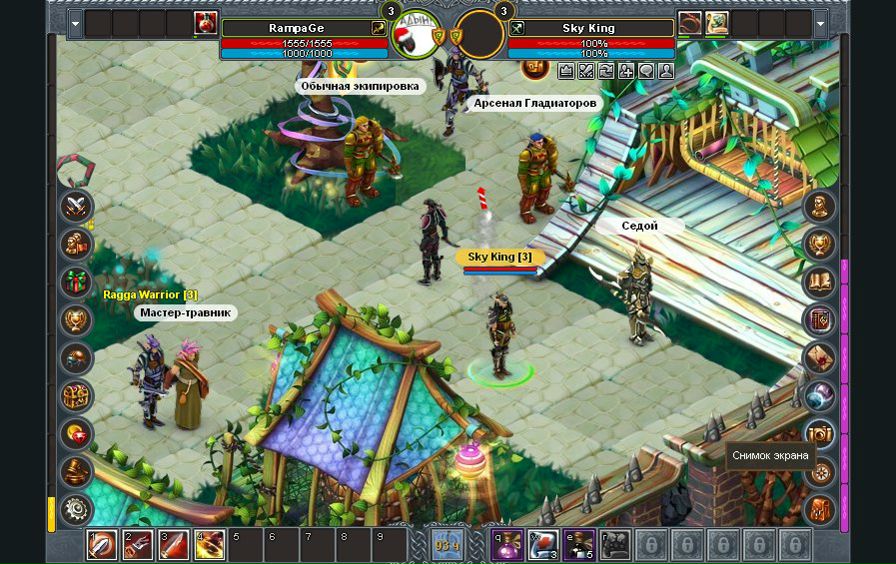Use the fiery skill in slot 4

[210, 545]
